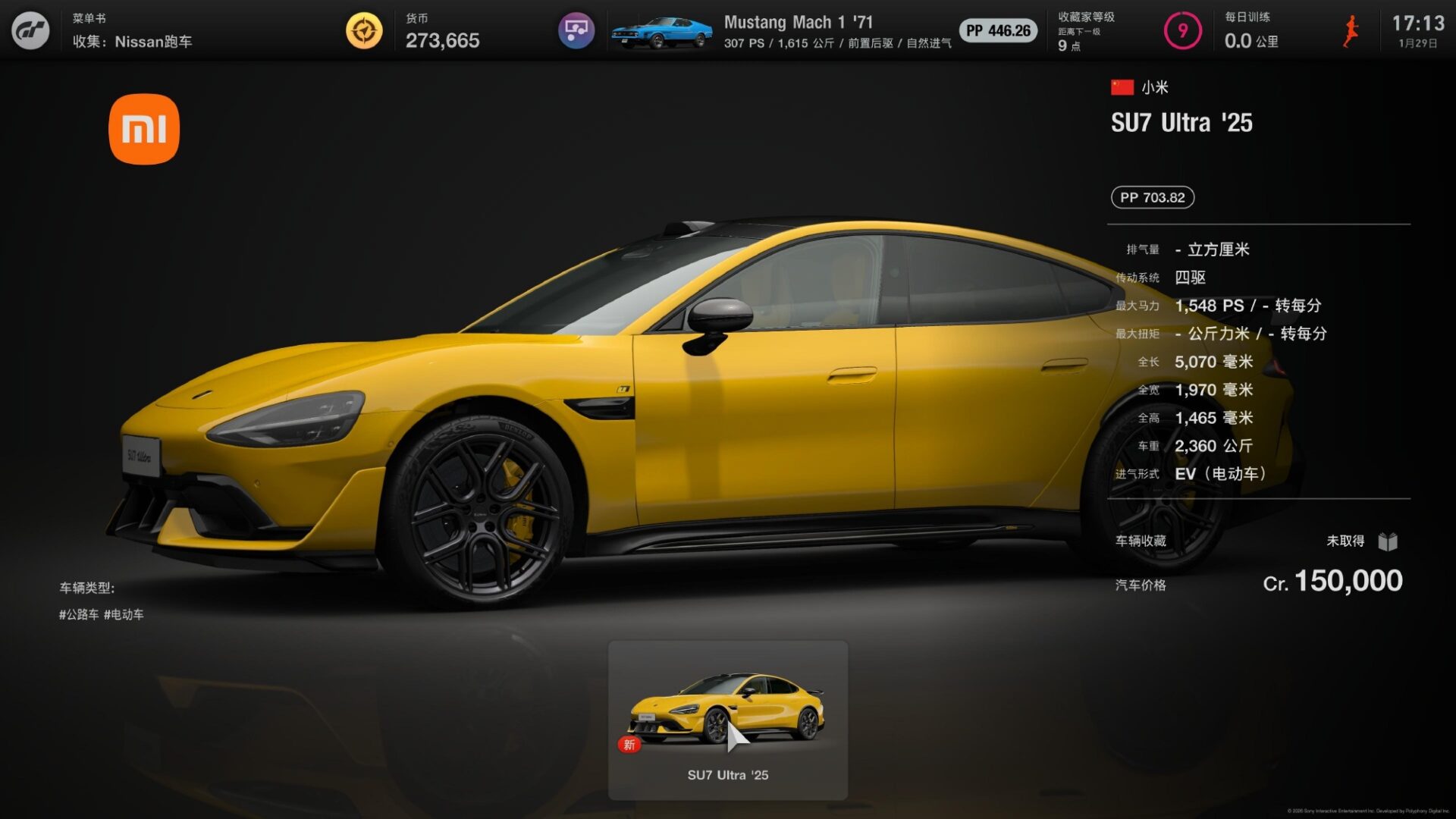Viewport: 1456px width, 819px height.
Task: Click the #电动车 vehicle type tag
Action: 124,614
